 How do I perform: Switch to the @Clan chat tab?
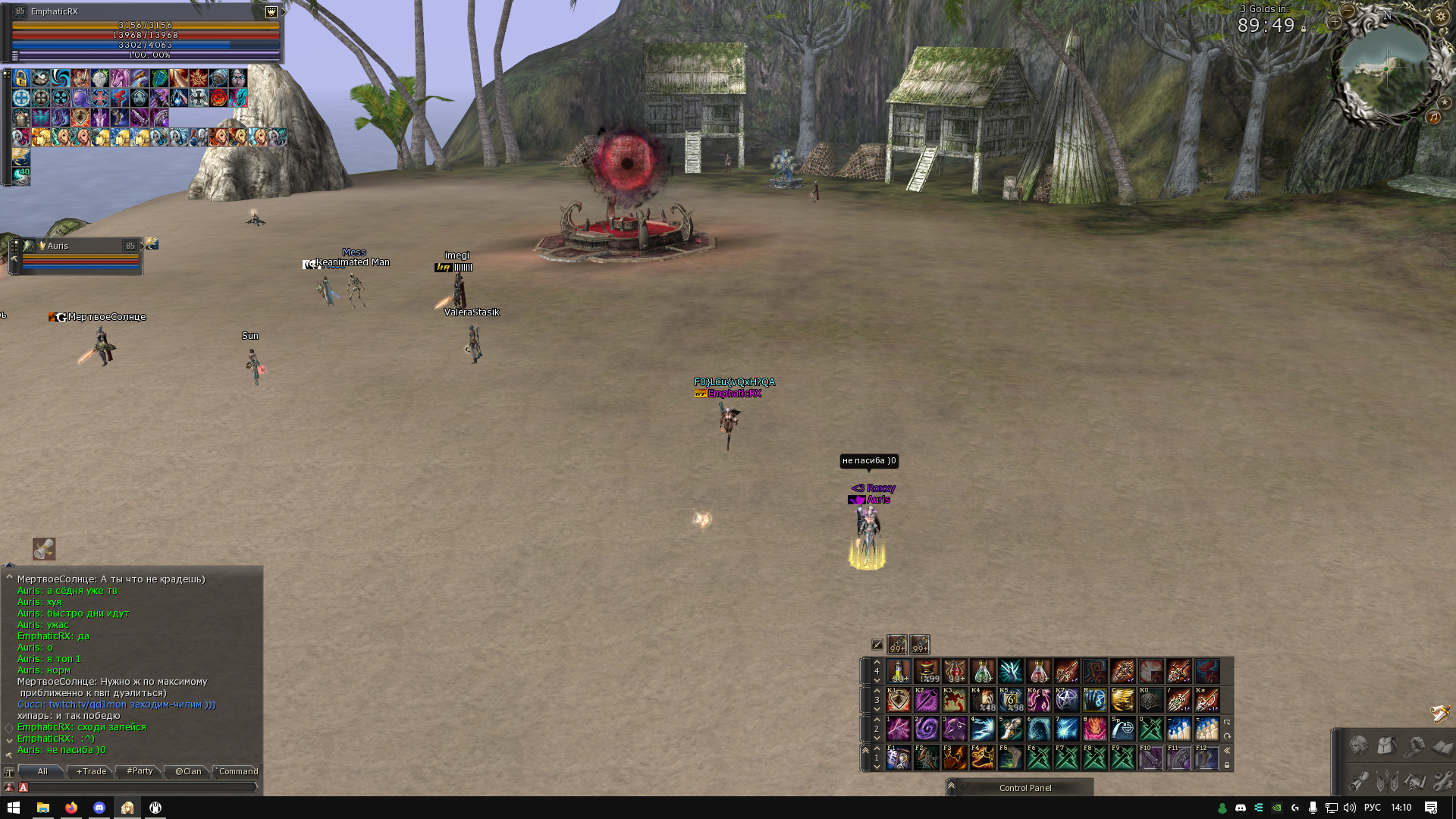point(188,771)
